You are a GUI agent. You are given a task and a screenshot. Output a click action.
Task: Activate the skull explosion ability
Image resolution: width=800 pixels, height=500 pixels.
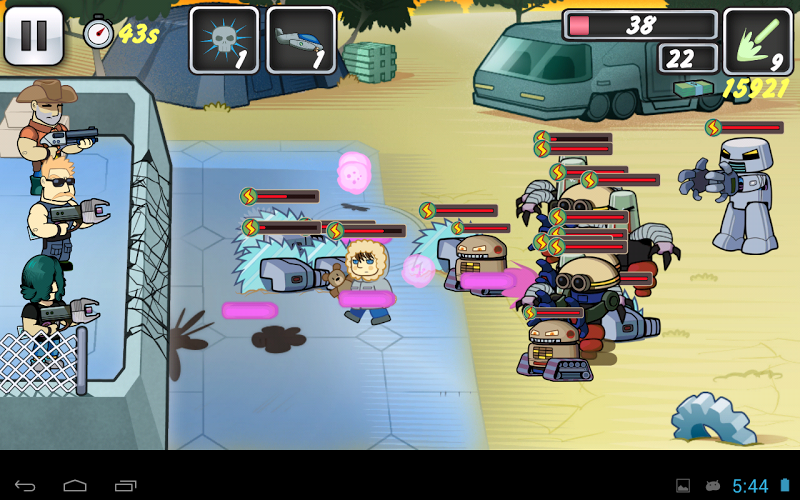point(224,40)
